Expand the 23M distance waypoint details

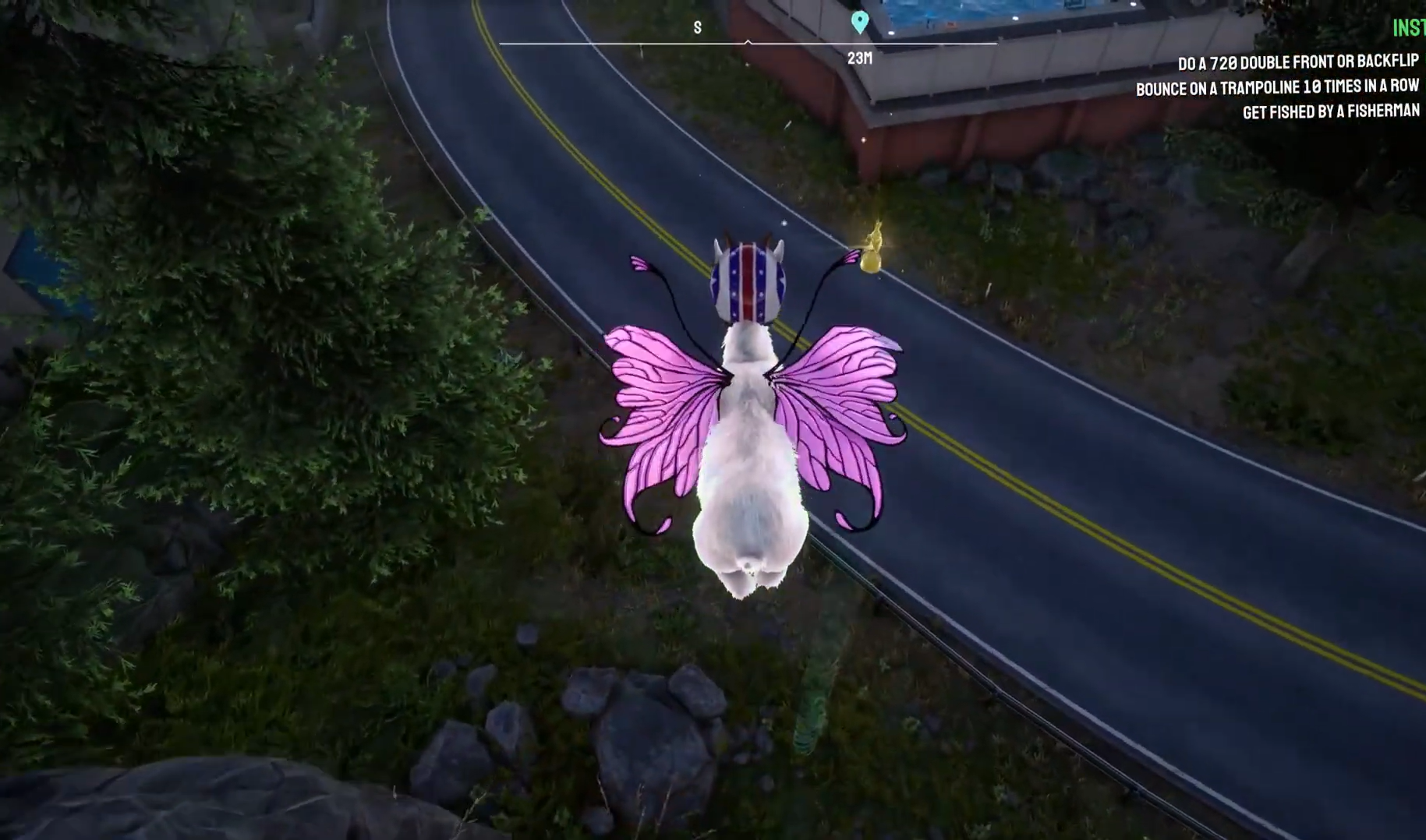[858, 58]
